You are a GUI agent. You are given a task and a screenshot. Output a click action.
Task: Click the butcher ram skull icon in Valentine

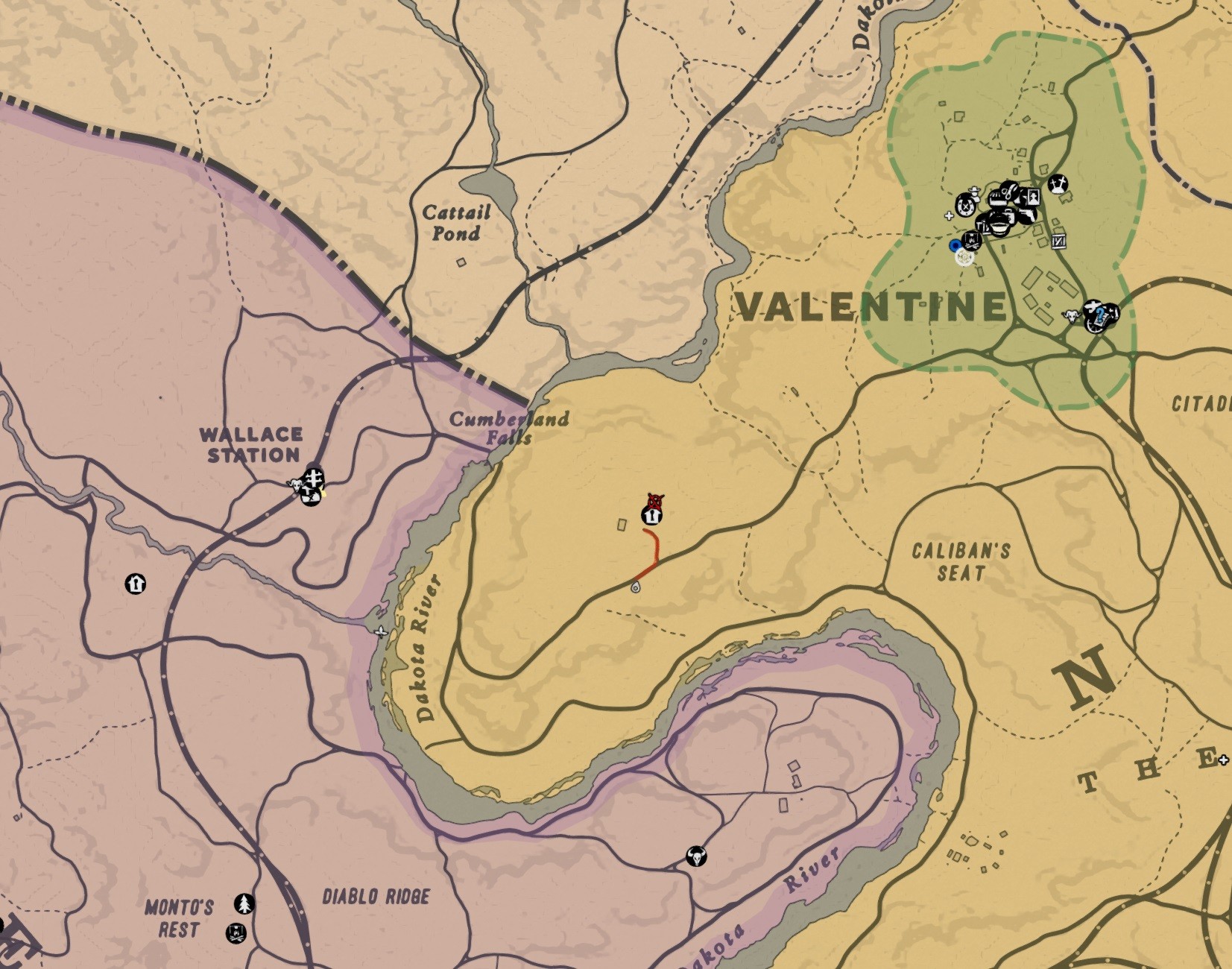pos(1072,316)
